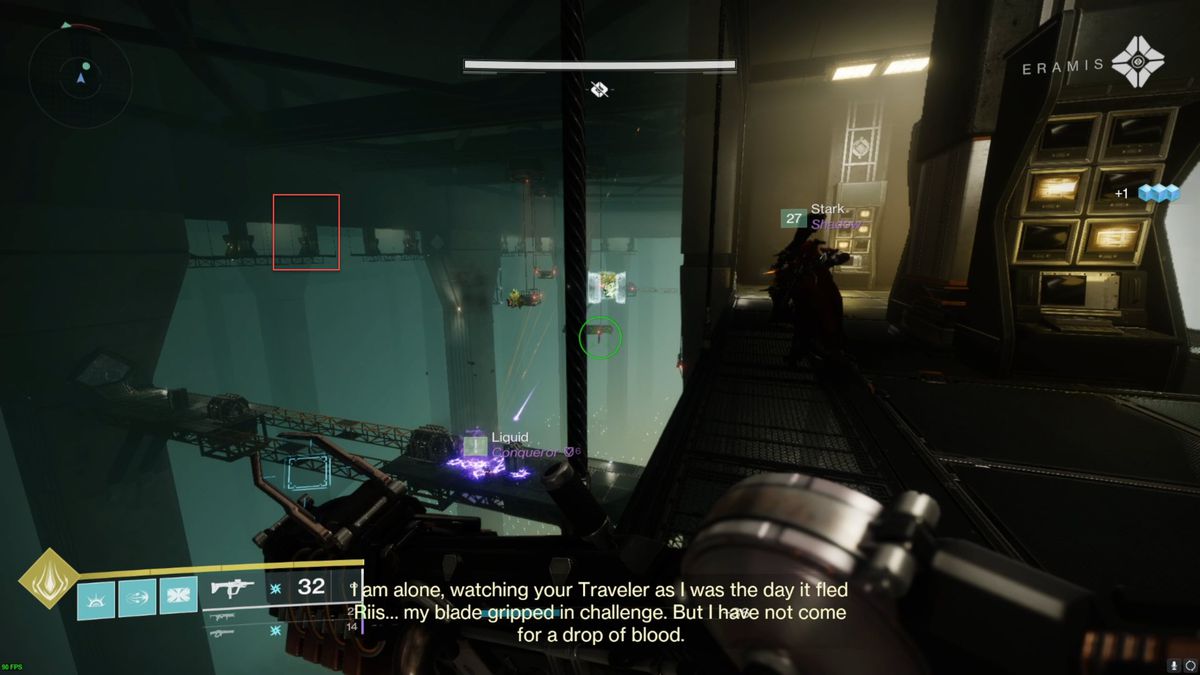1200x675 pixels.
Task: Activate the class ability icon beside the weapon
Action: (x=178, y=598)
